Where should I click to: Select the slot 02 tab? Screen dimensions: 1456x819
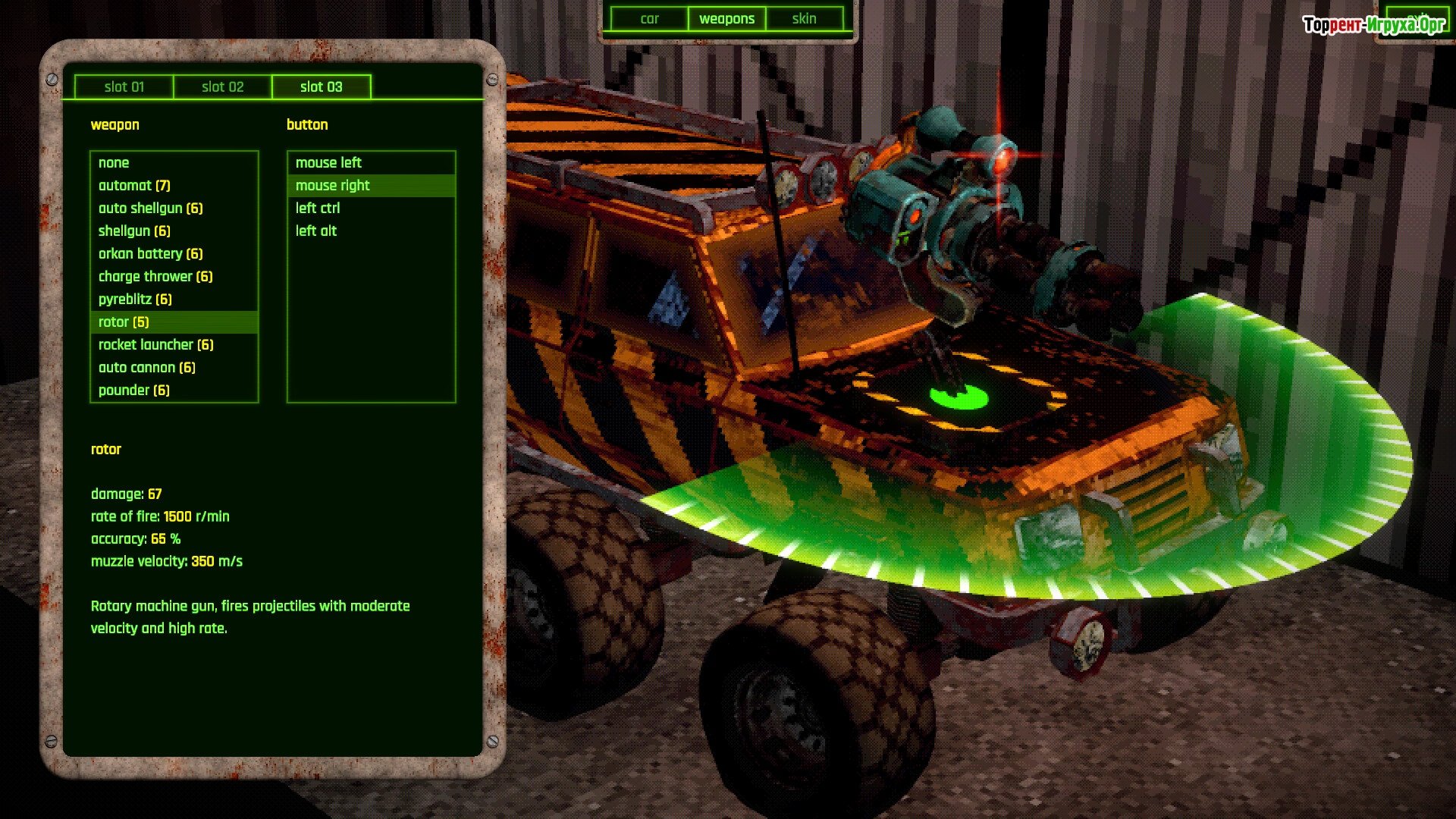223,87
